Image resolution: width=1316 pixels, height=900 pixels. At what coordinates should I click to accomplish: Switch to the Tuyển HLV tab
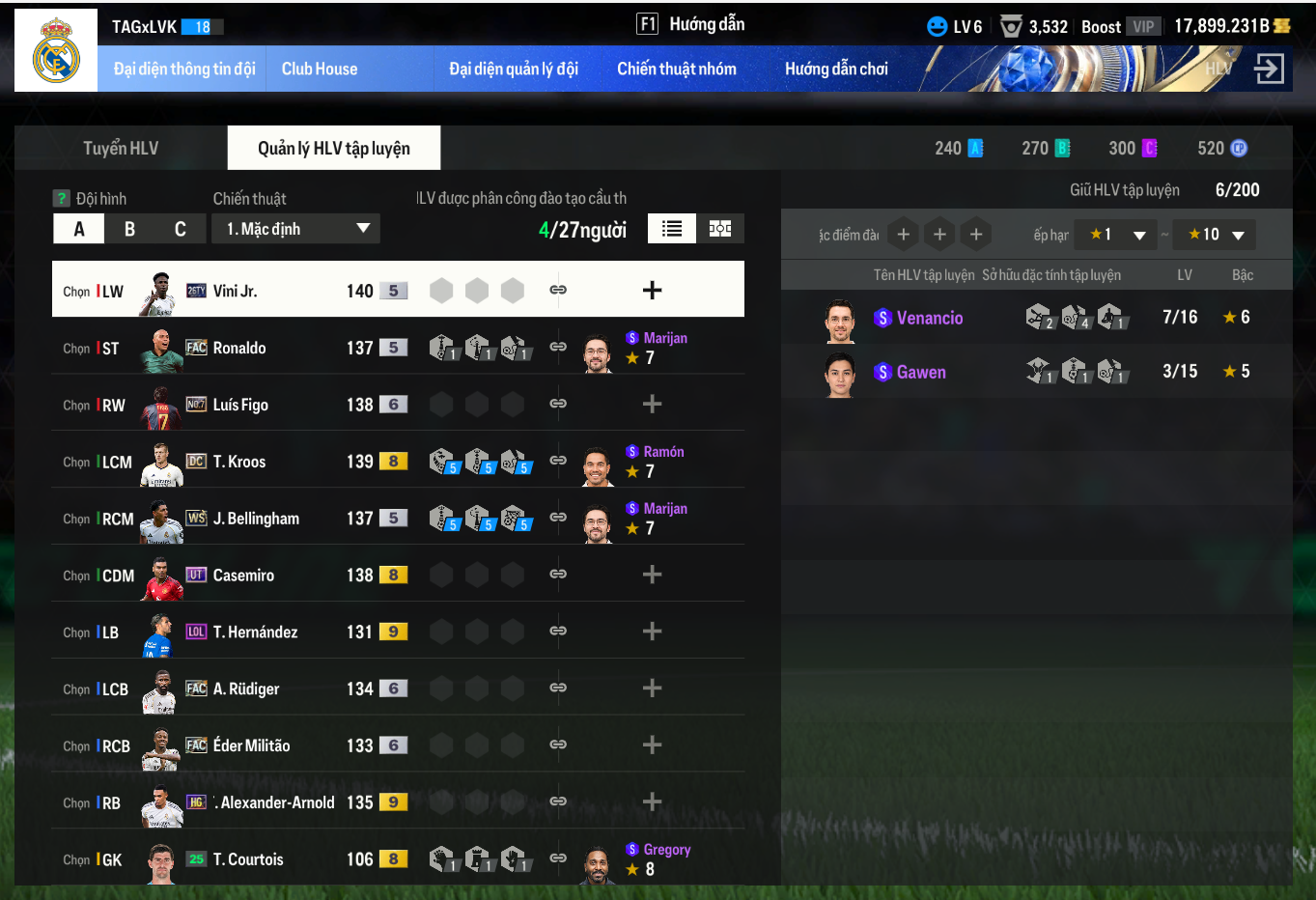coord(121,148)
